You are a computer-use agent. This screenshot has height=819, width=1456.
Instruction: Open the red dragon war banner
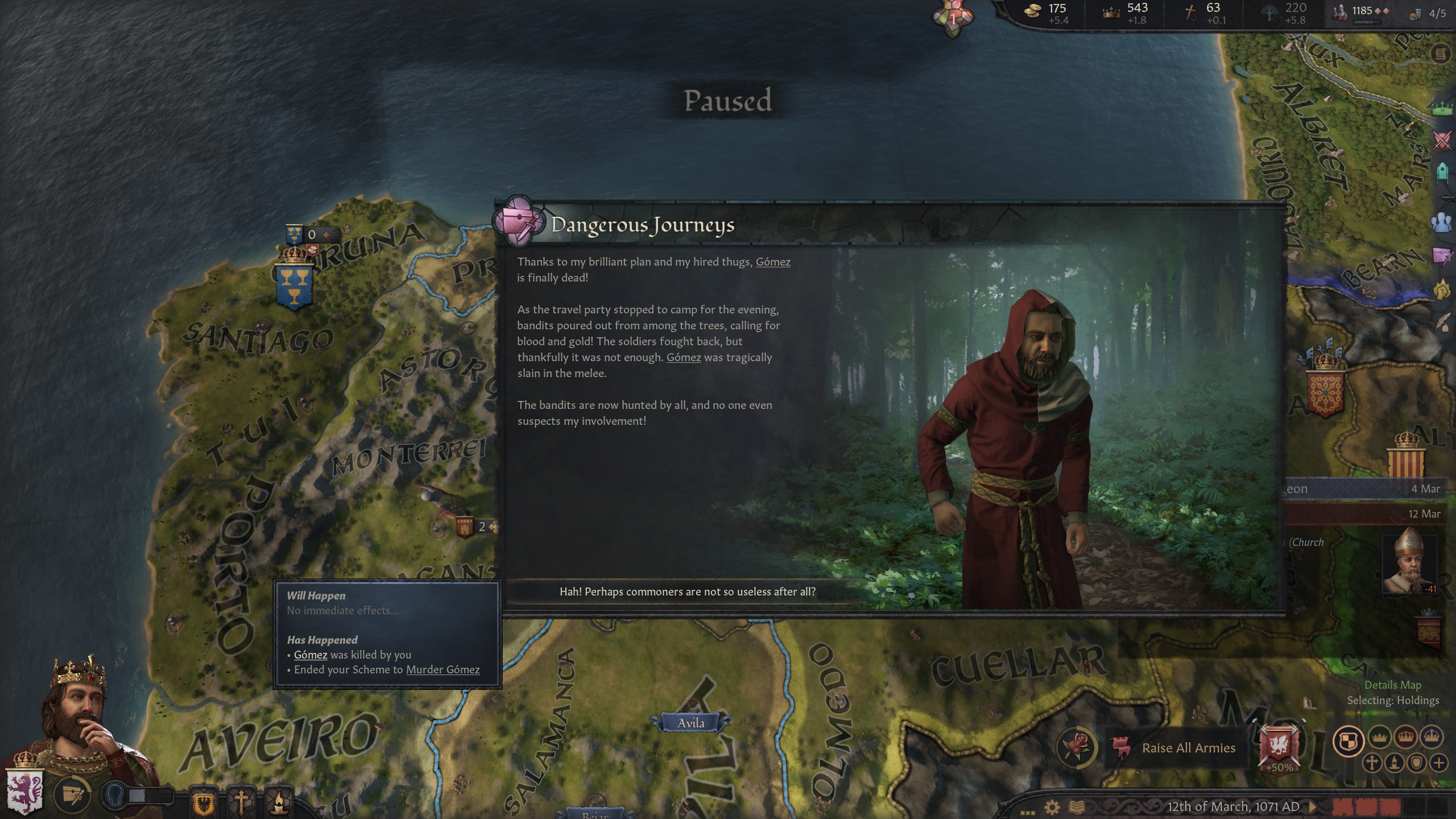(x=1279, y=746)
